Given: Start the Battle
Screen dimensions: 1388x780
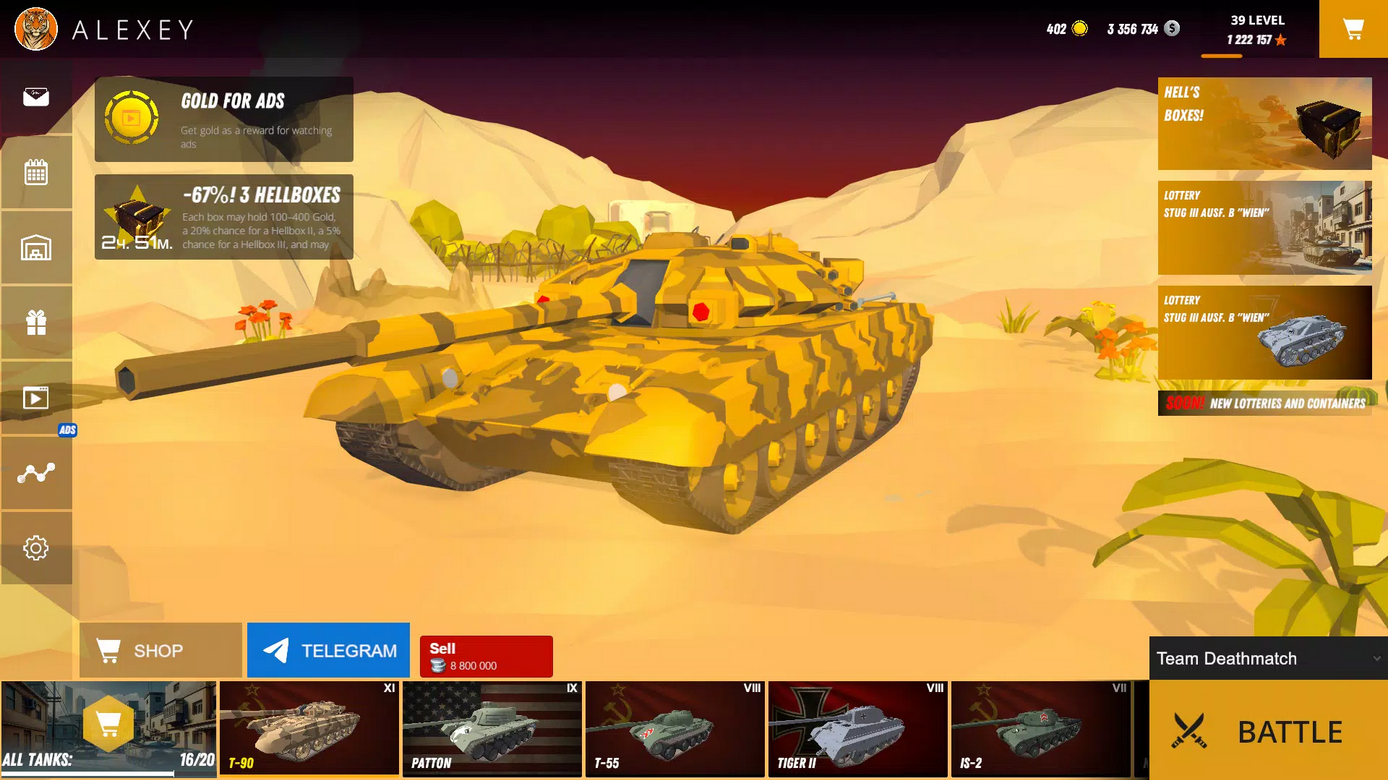Looking at the screenshot, I should (1268, 731).
